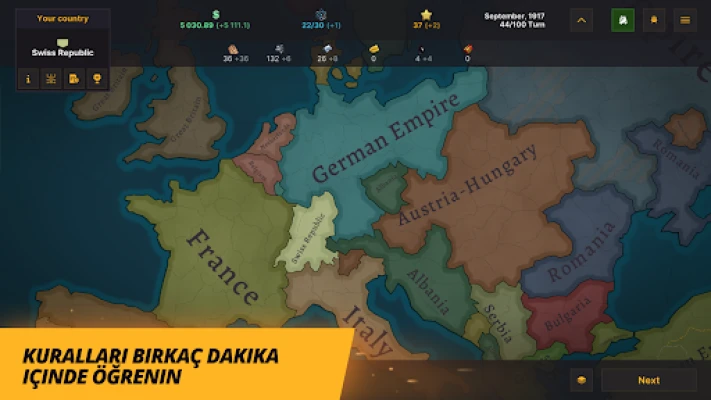Viewport: 711px width, 400px height.
Task: Collapse the top bar with the chevron arrow
Action: tap(583, 19)
